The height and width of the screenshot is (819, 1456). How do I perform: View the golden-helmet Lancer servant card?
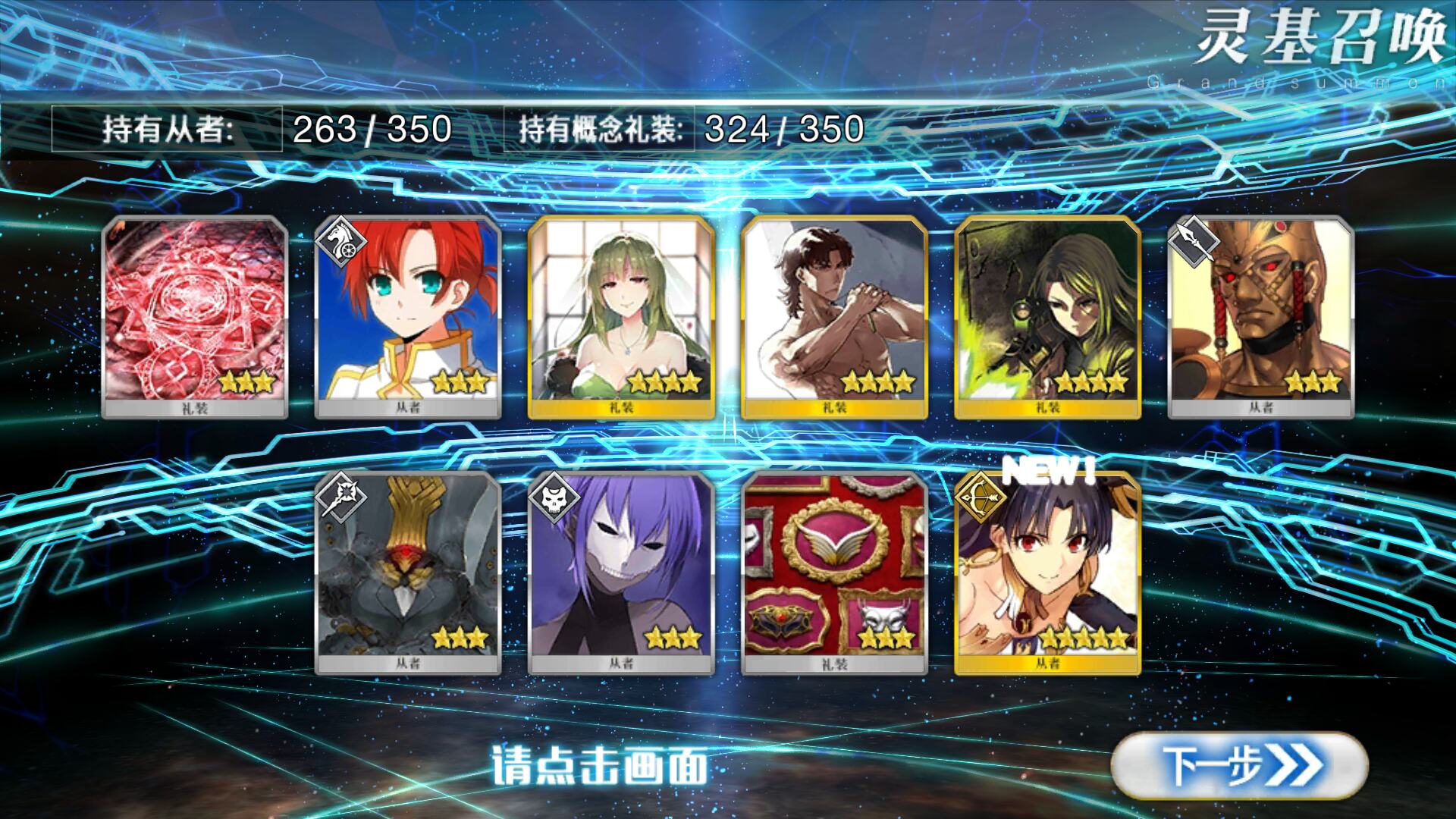(1260, 316)
